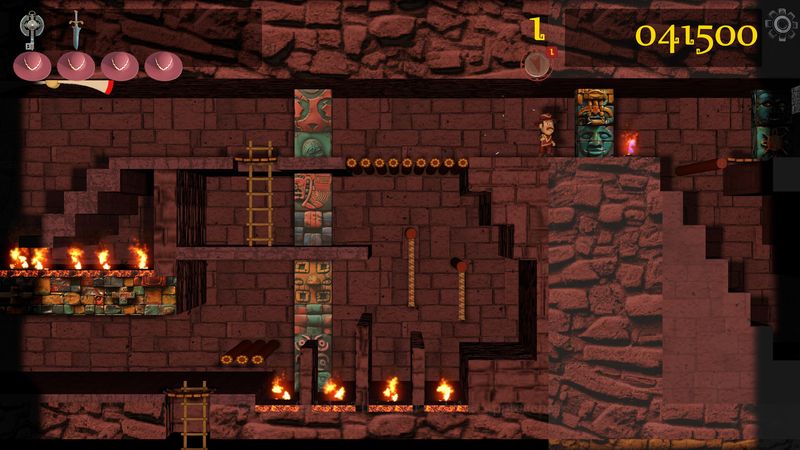800x450 pixels.
Task: Open the settings gear menu
Action: coord(780,28)
